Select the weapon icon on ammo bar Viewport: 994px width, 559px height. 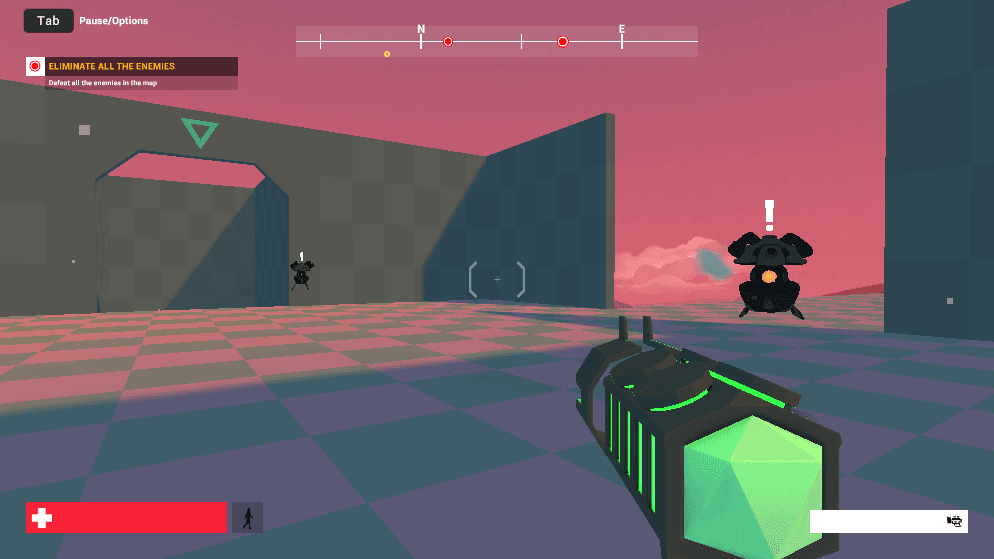pyautogui.click(x=954, y=521)
